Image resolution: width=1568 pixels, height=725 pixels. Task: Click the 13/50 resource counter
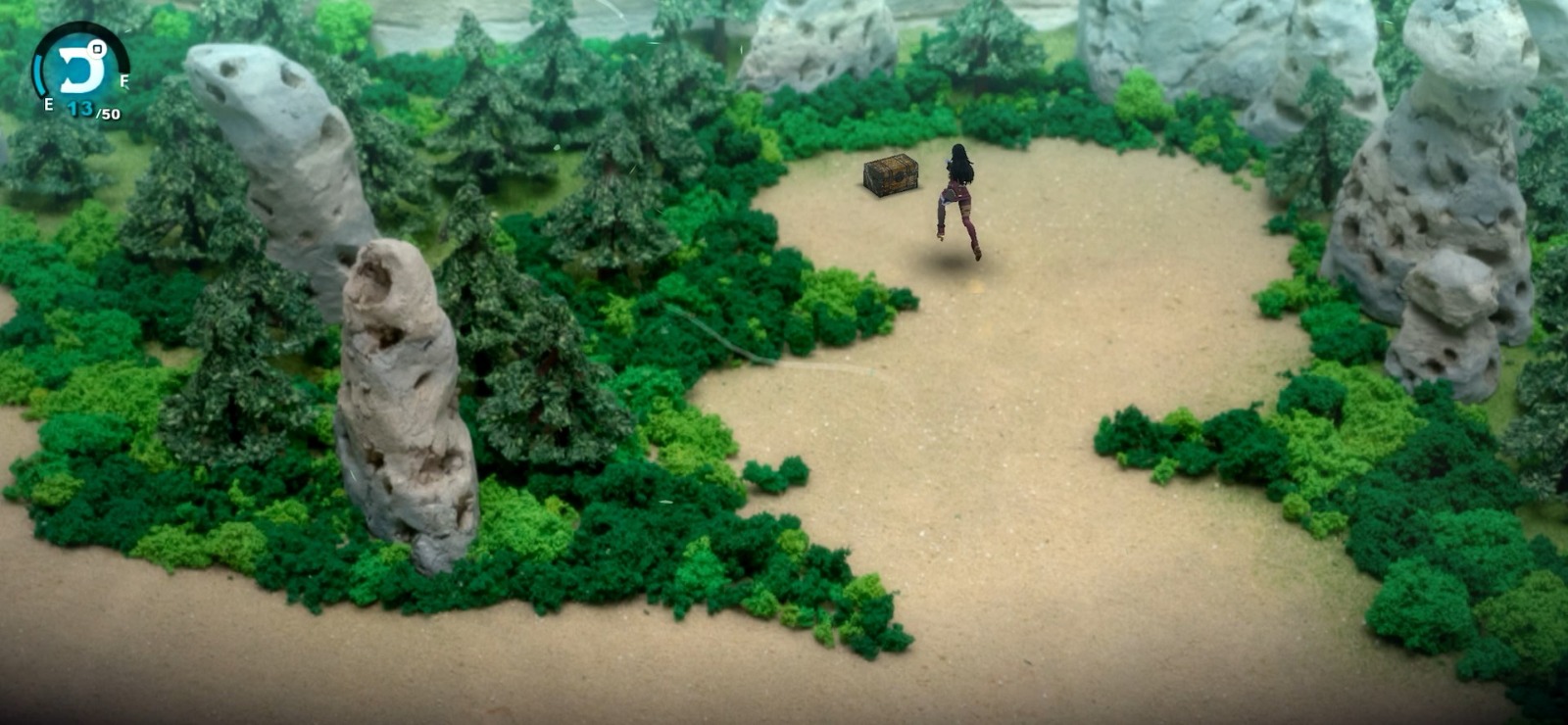(x=93, y=110)
